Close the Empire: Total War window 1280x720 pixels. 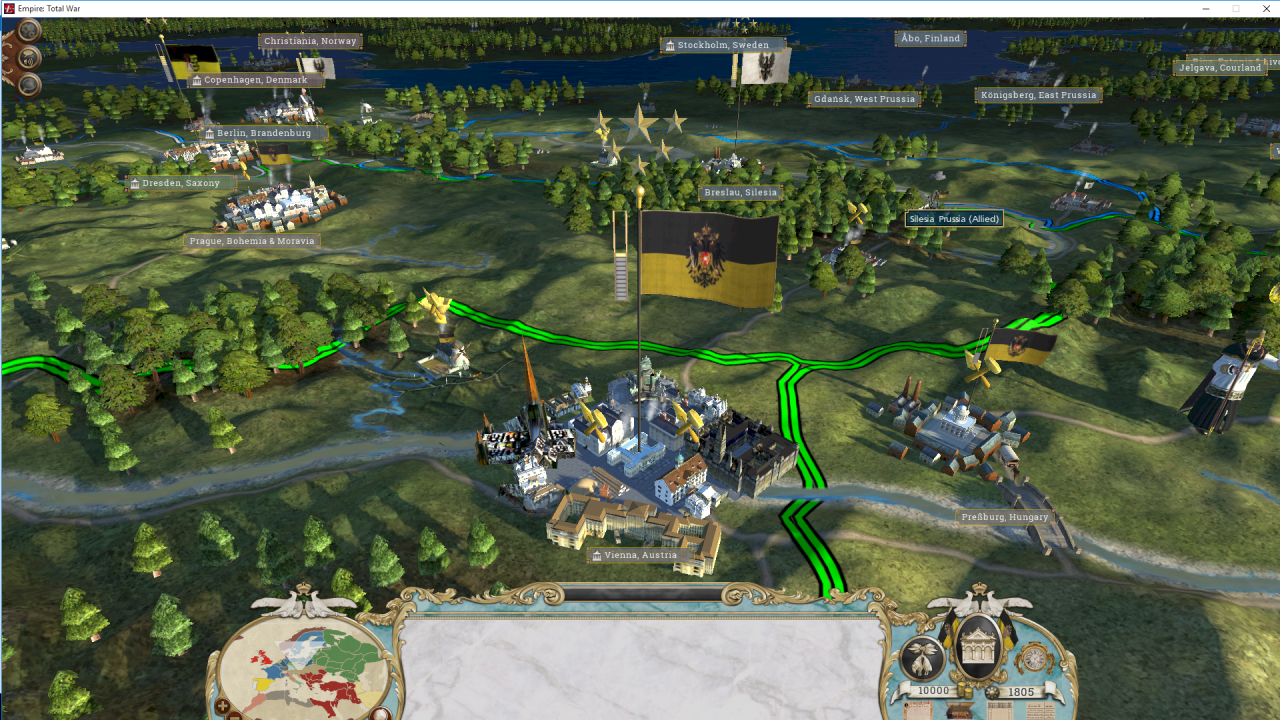(x=1263, y=9)
